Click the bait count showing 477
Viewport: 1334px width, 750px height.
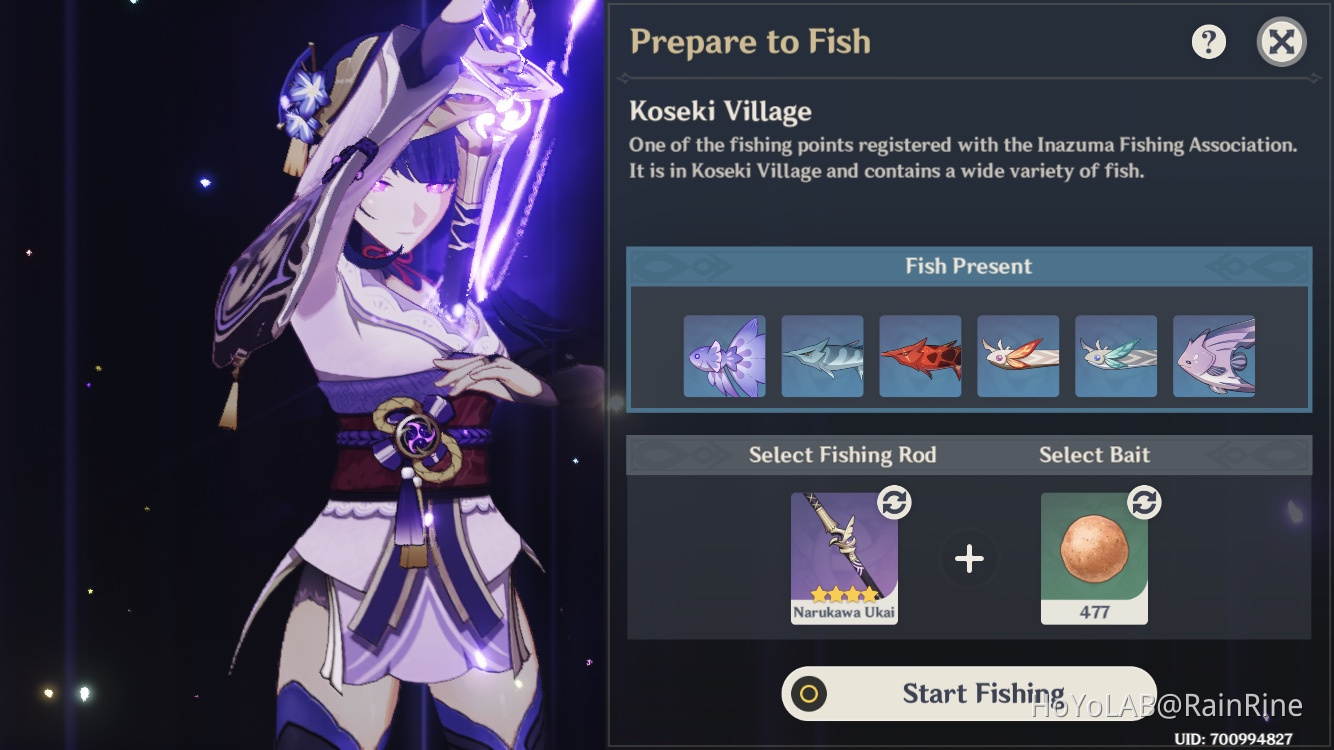click(1094, 613)
